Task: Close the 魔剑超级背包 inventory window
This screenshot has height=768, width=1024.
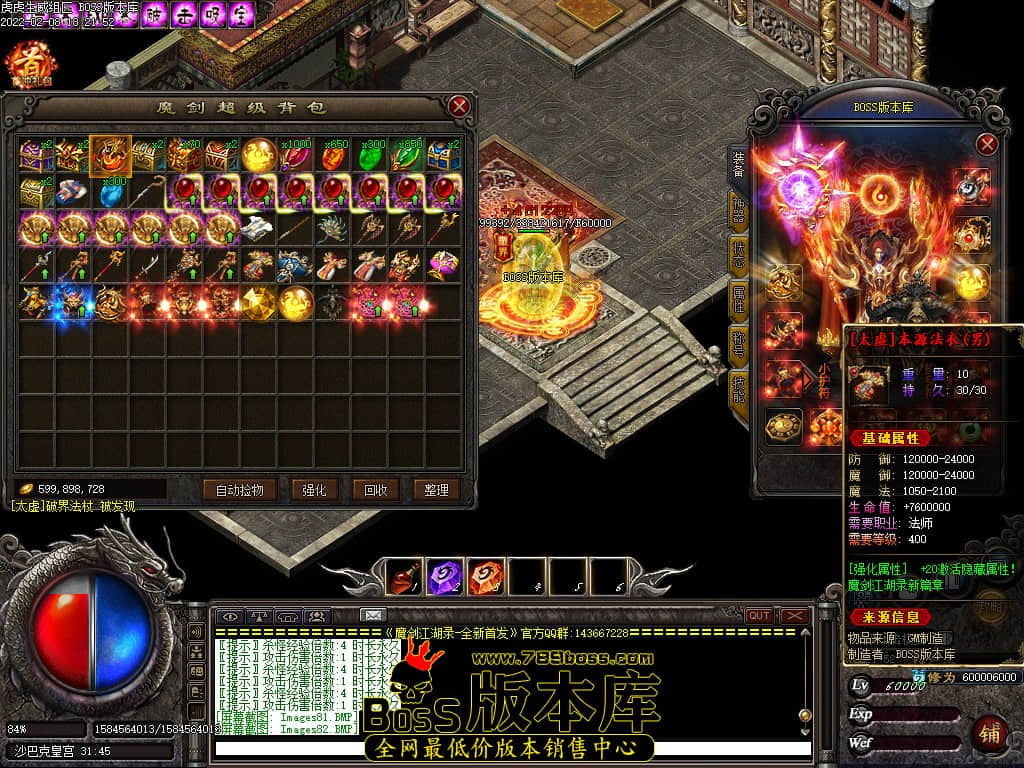Action: click(x=459, y=106)
